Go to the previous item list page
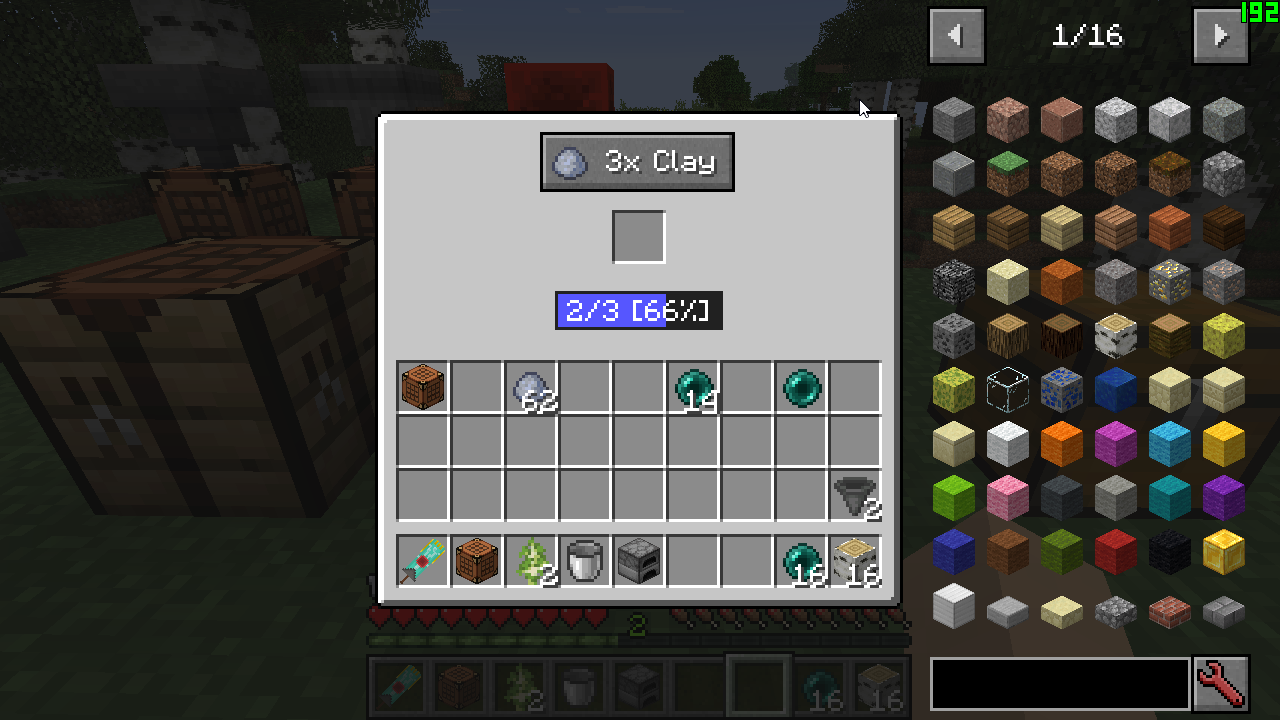The image size is (1280, 720). pos(957,36)
